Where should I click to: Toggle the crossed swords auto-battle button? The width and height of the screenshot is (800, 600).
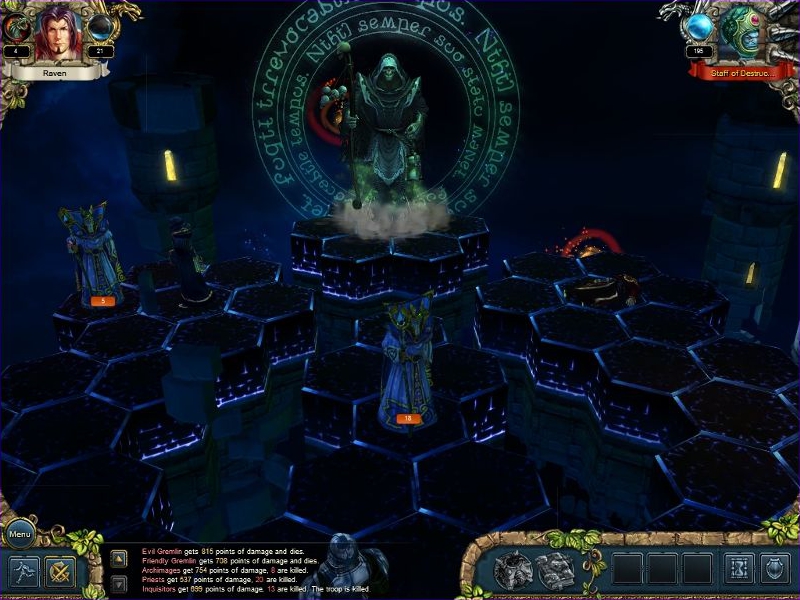tap(60, 572)
